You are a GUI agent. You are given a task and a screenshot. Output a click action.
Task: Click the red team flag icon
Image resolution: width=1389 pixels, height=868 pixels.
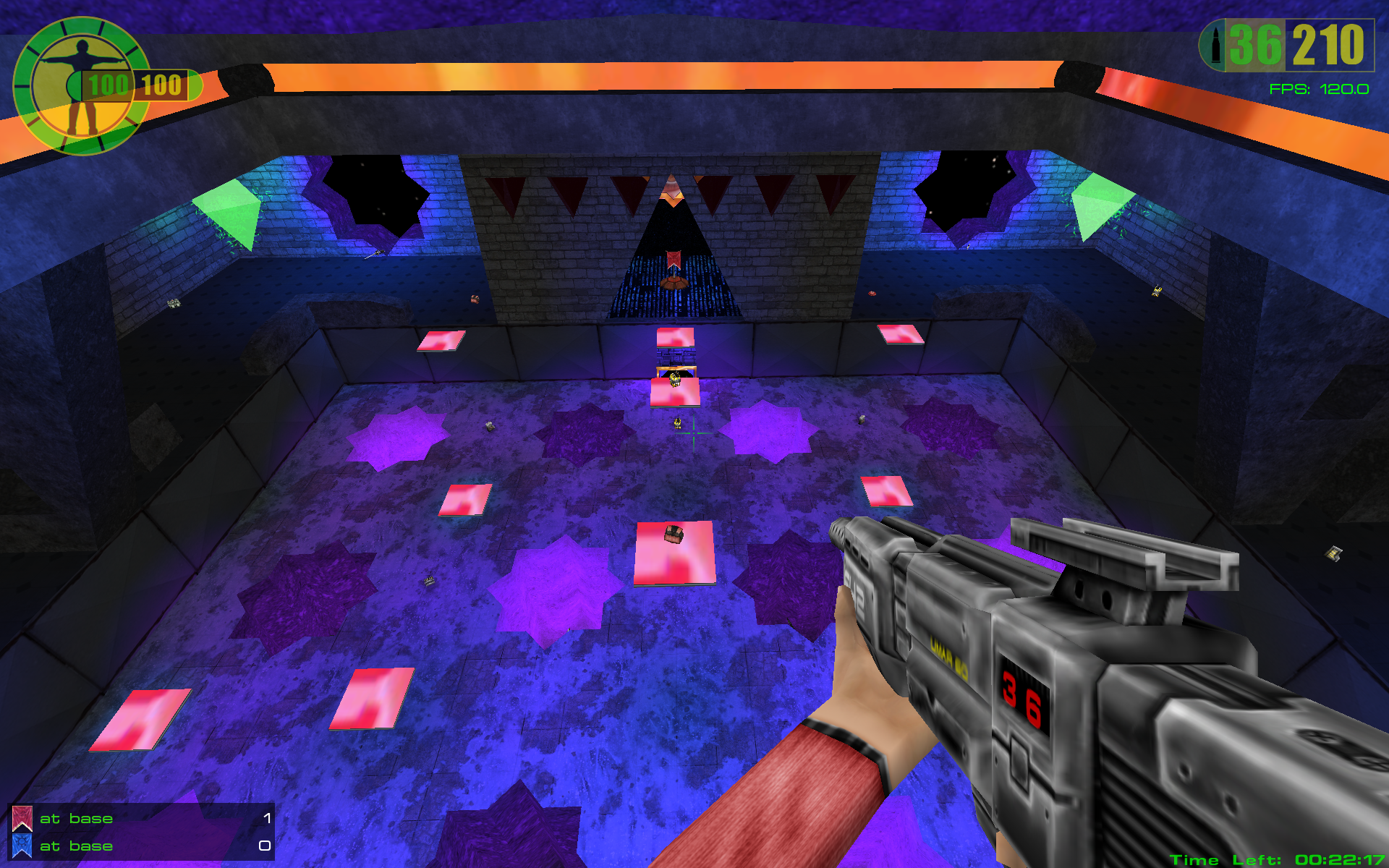(x=22, y=818)
